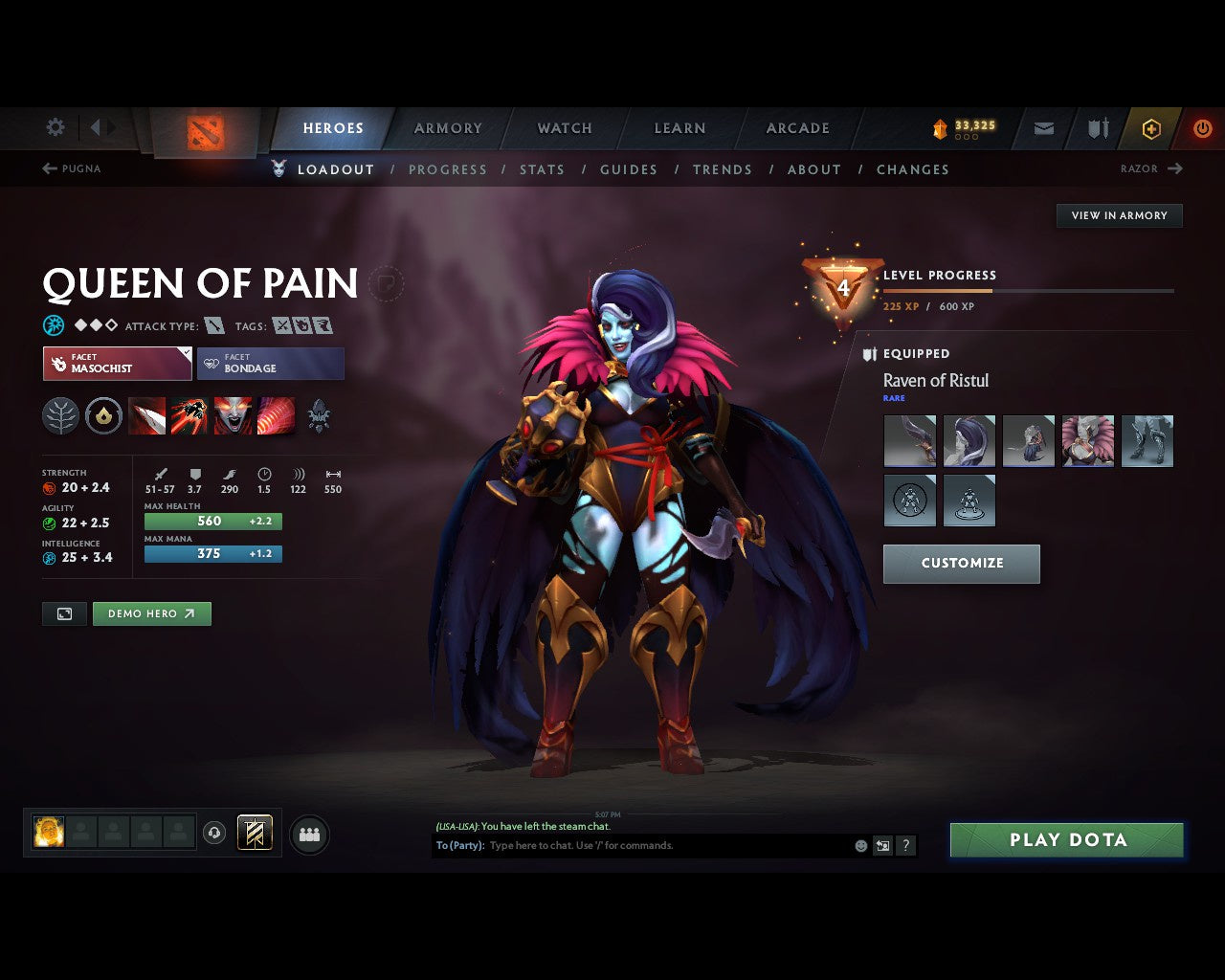
Task: Click the Sonic Wave ultimate ability icon
Action: tap(277, 415)
